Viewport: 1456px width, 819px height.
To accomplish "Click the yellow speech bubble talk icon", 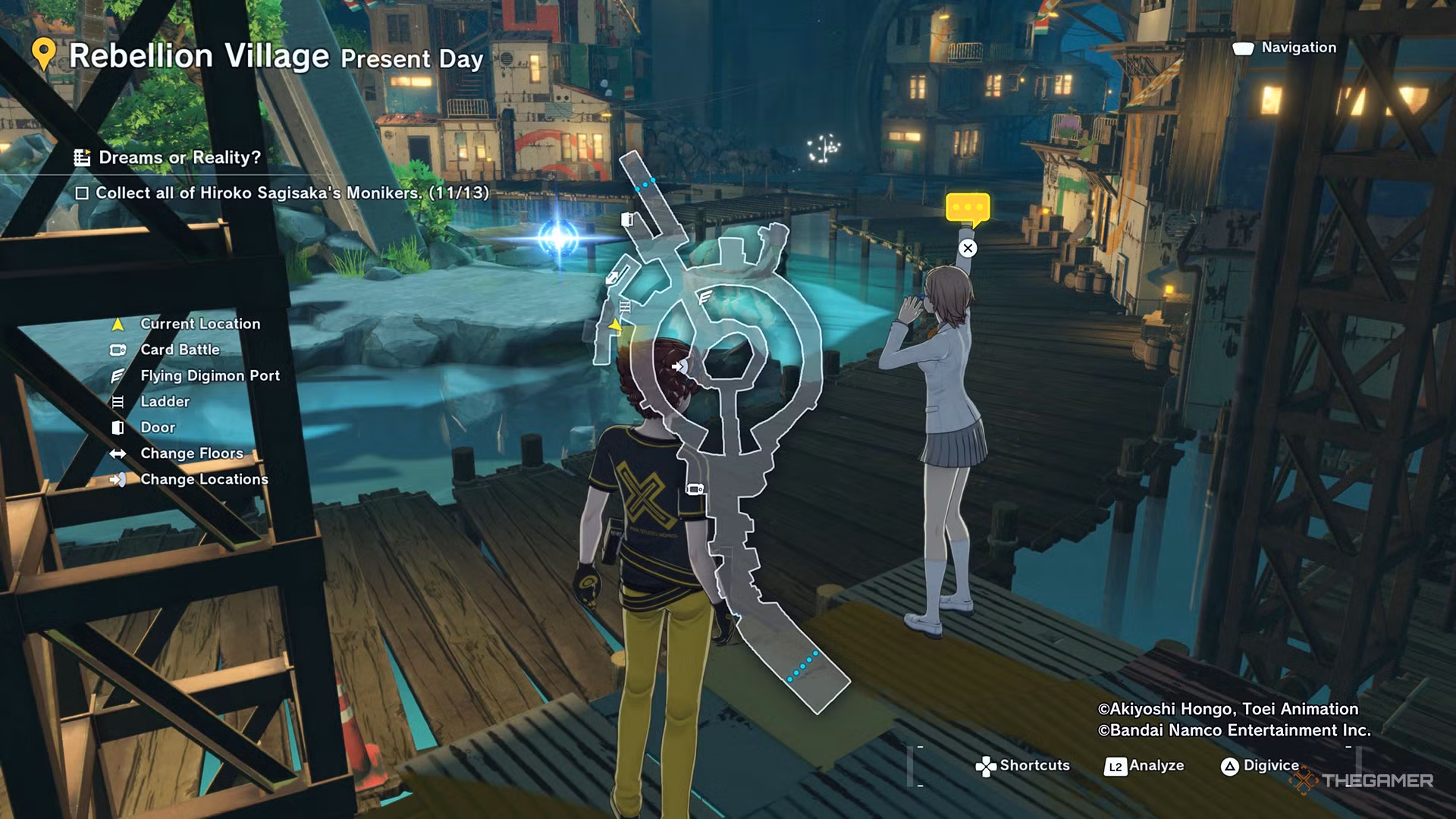I will tap(968, 208).
